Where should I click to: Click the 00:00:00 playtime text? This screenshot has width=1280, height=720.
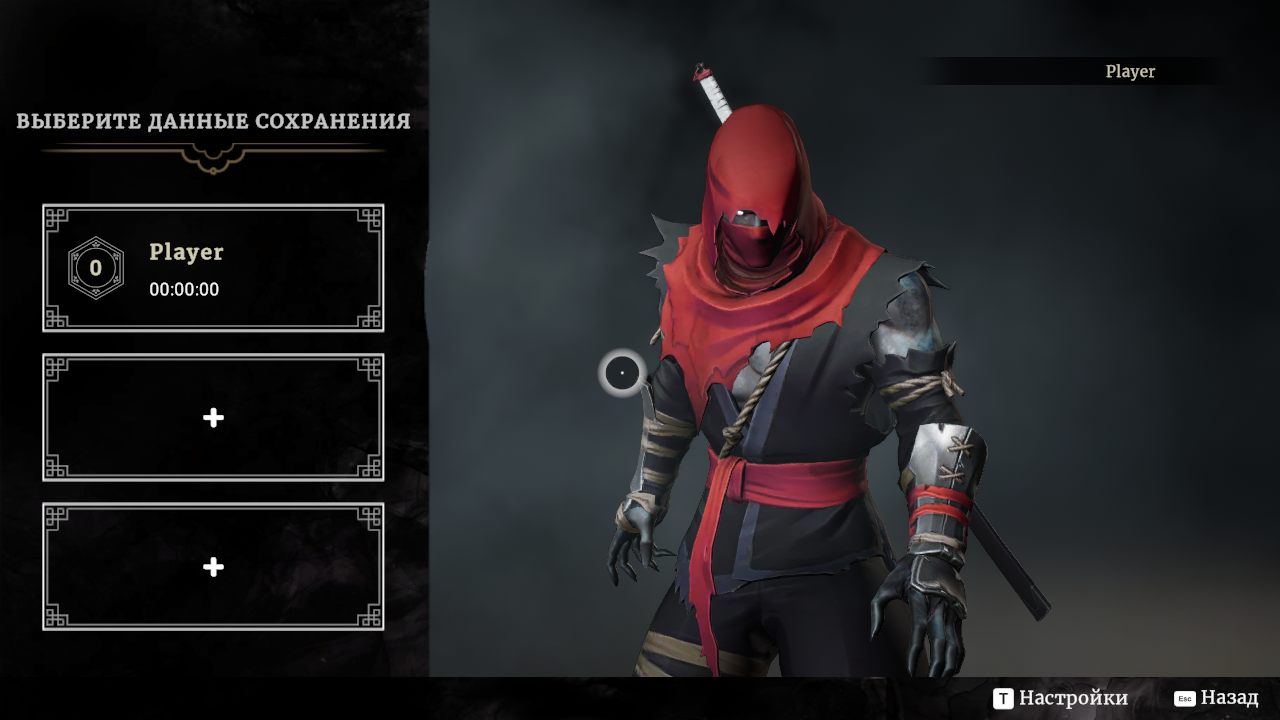(185, 290)
